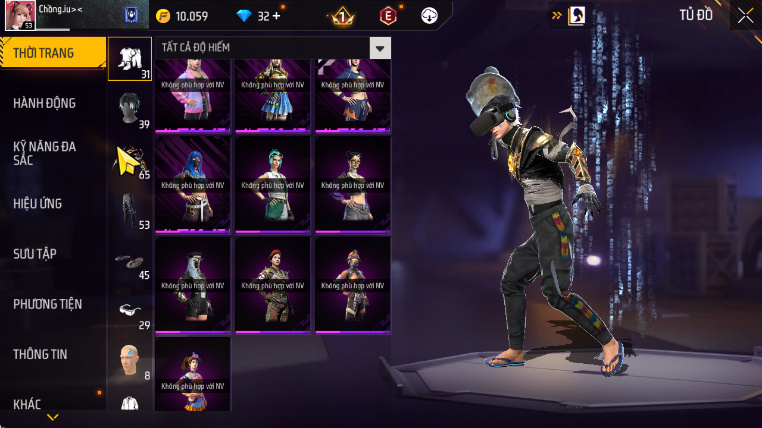The height and width of the screenshot is (428, 762).
Task: Select the blue-hooded outfit thumbnail
Action: (192, 182)
